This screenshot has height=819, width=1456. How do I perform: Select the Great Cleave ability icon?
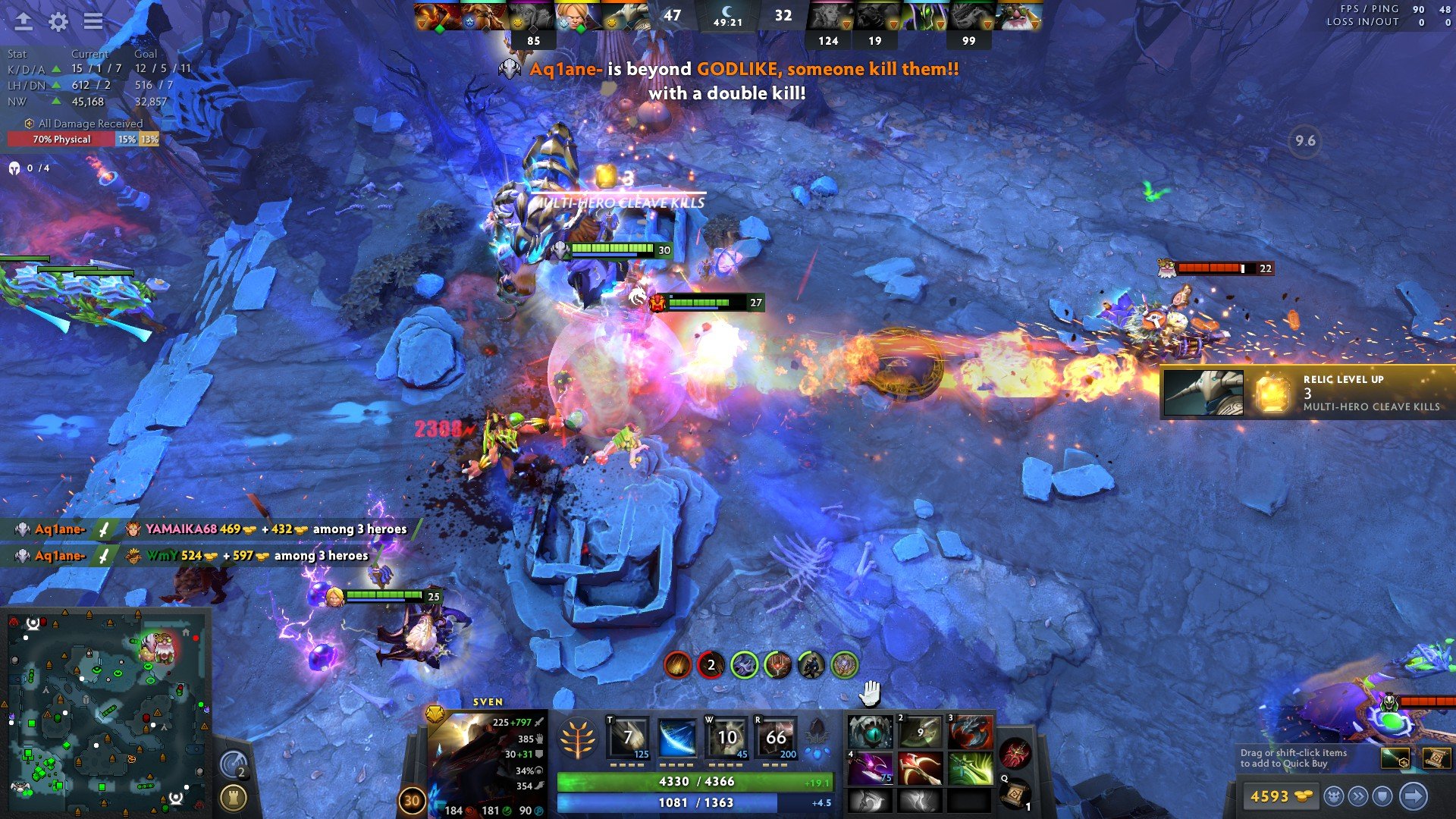pos(677,737)
